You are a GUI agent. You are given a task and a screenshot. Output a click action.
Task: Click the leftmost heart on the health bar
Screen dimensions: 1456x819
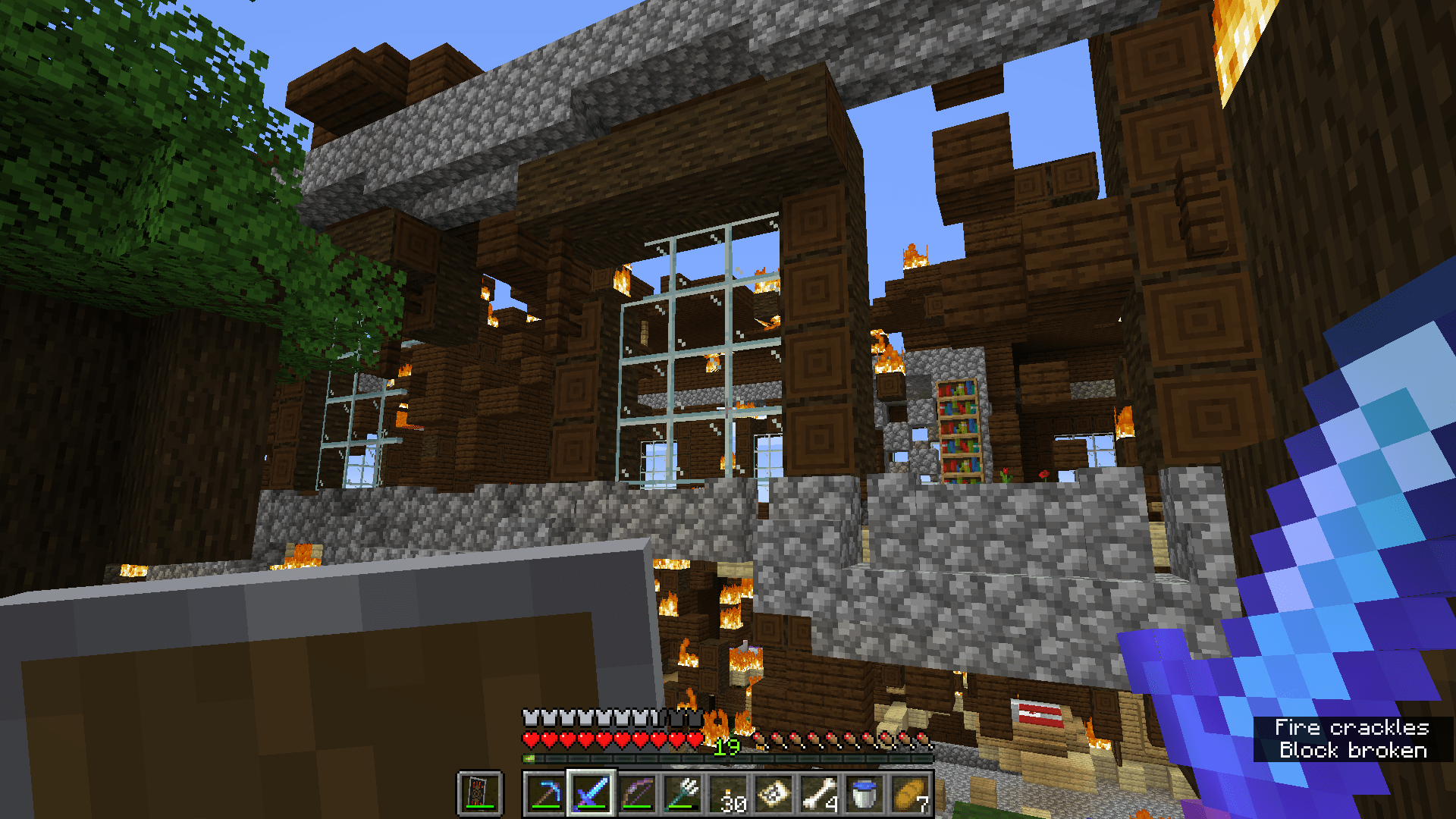click(531, 739)
